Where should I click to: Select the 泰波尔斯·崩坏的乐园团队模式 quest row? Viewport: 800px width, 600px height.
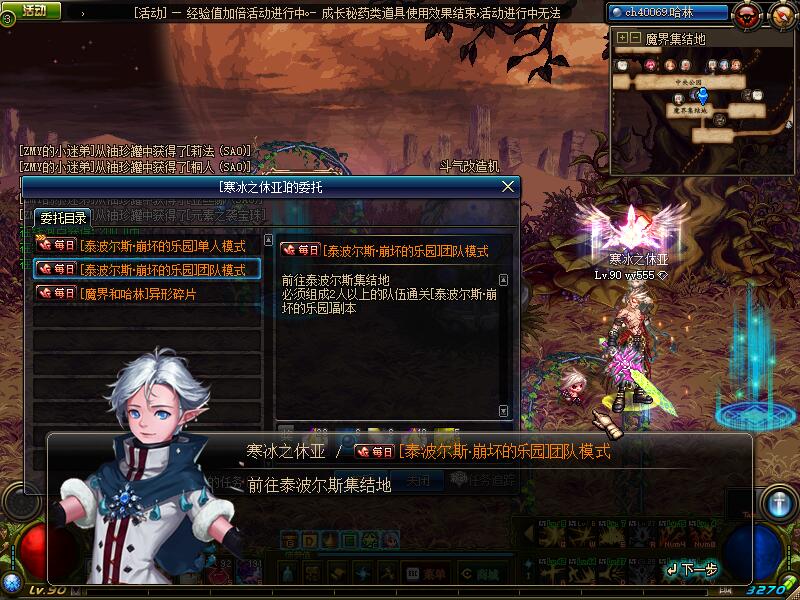148,269
